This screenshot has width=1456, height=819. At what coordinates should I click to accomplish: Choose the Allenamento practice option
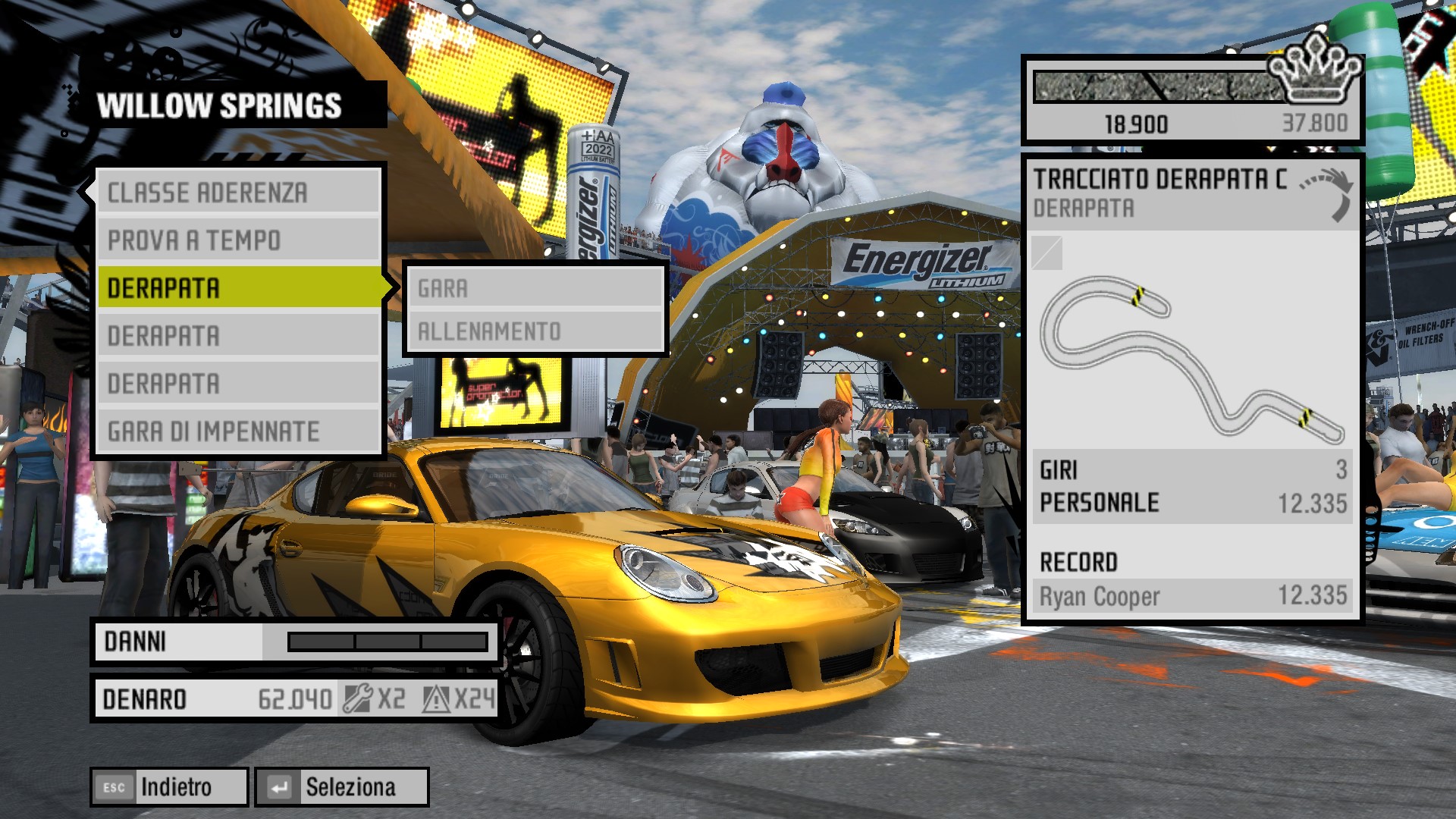click(535, 331)
